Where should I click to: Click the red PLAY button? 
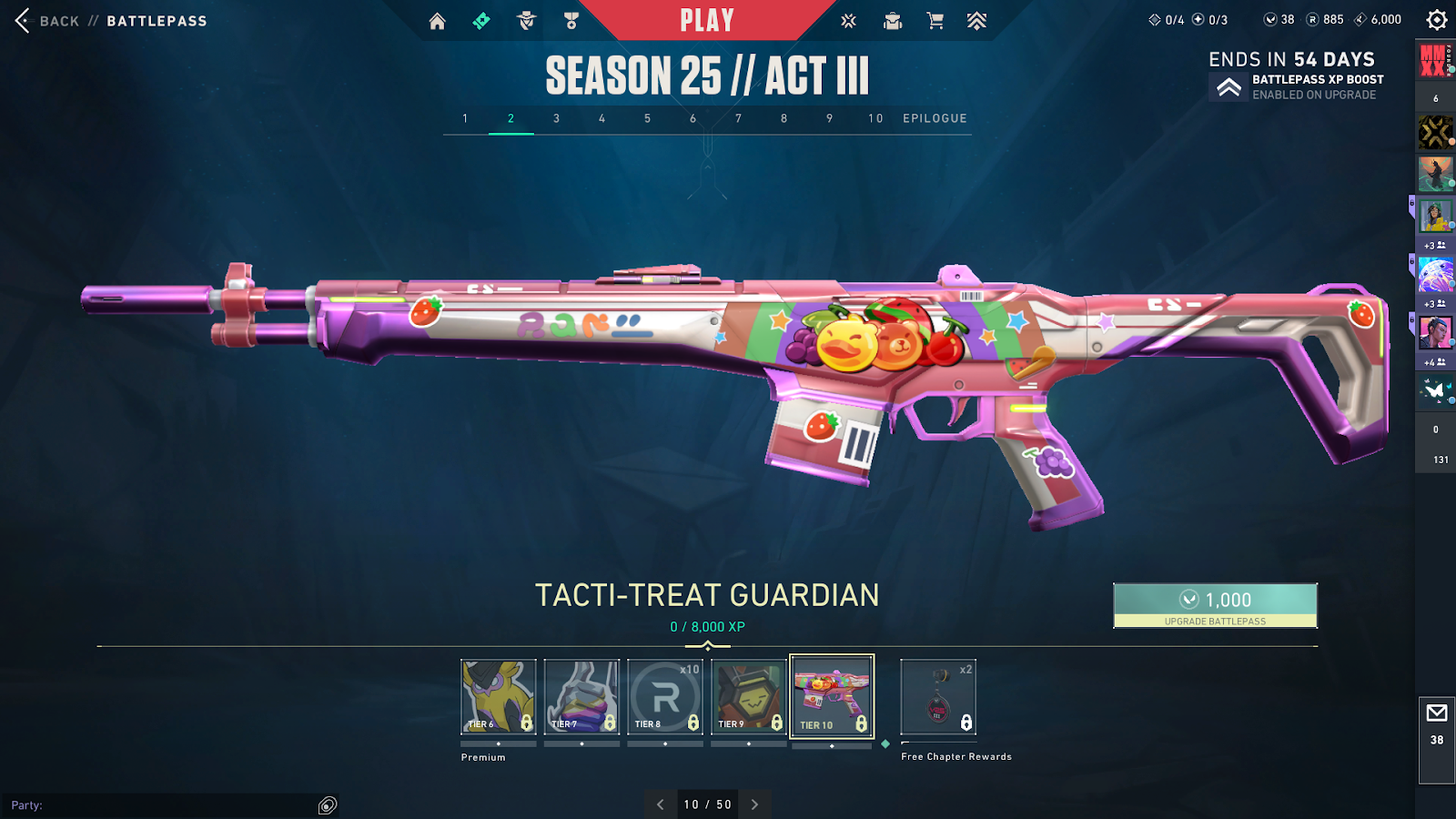pos(707,20)
